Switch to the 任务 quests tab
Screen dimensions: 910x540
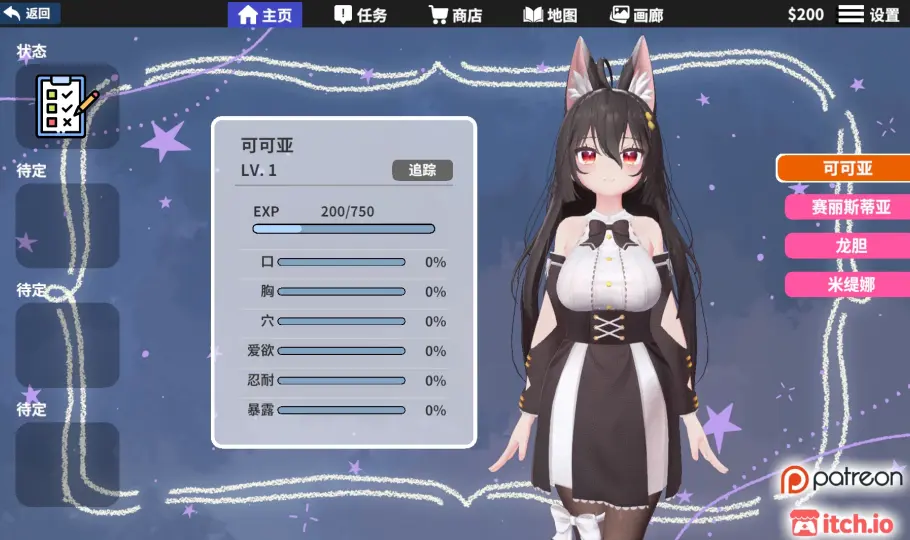click(360, 15)
